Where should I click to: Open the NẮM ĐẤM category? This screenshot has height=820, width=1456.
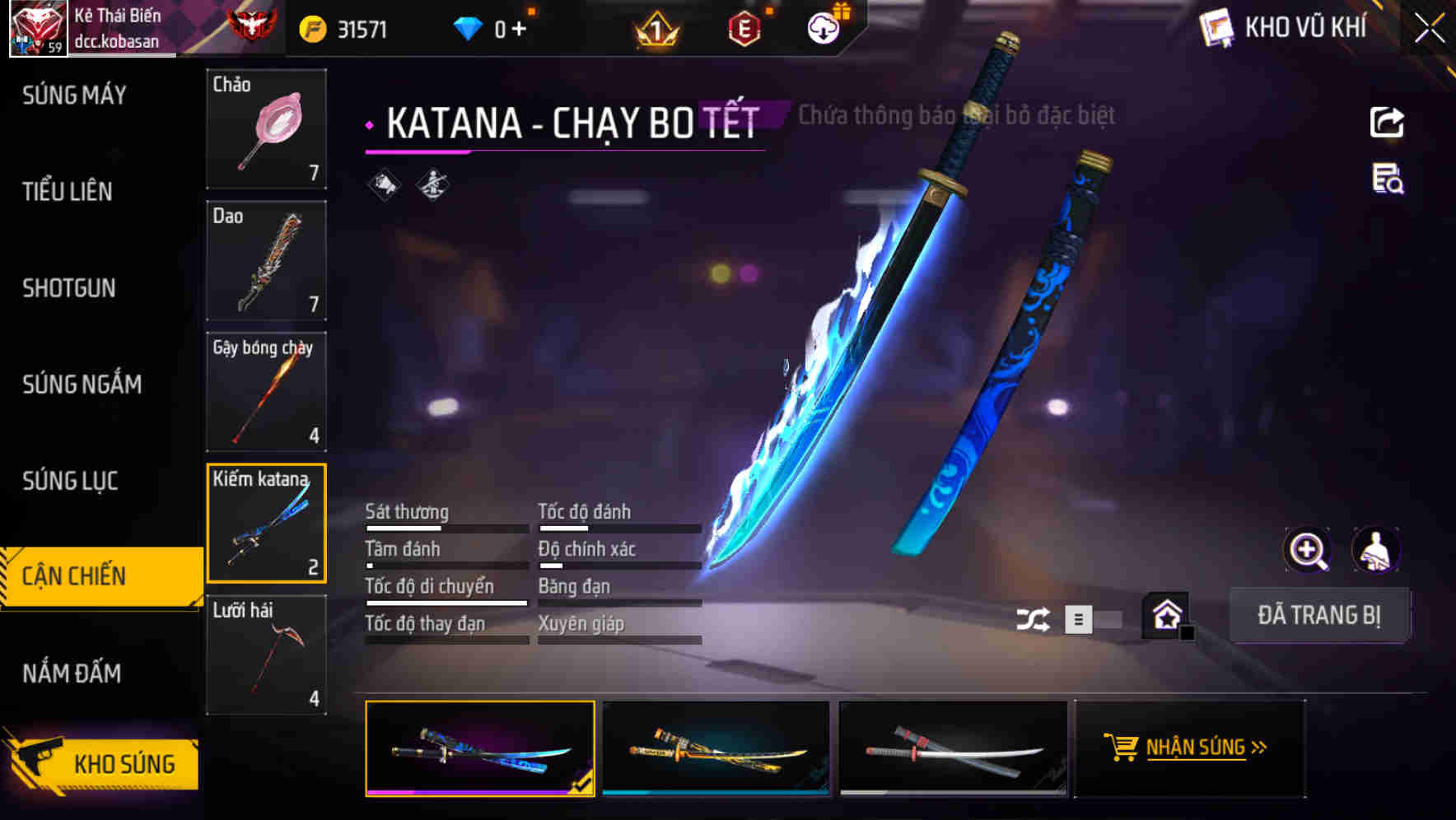72,673
